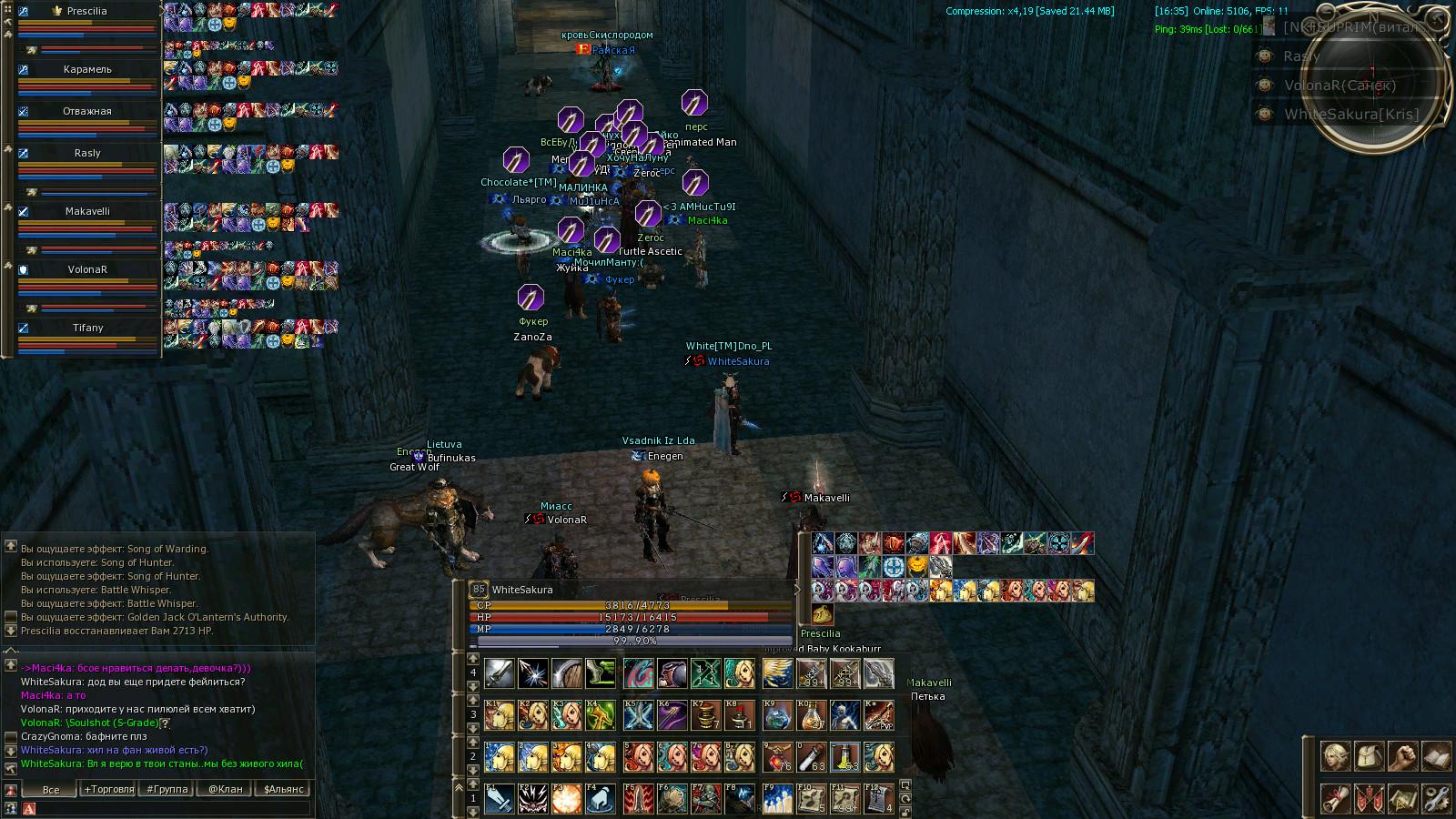Switch to the +Торговля chat tab
The image size is (1456, 819).
pyautogui.click(x=109, y=789)
